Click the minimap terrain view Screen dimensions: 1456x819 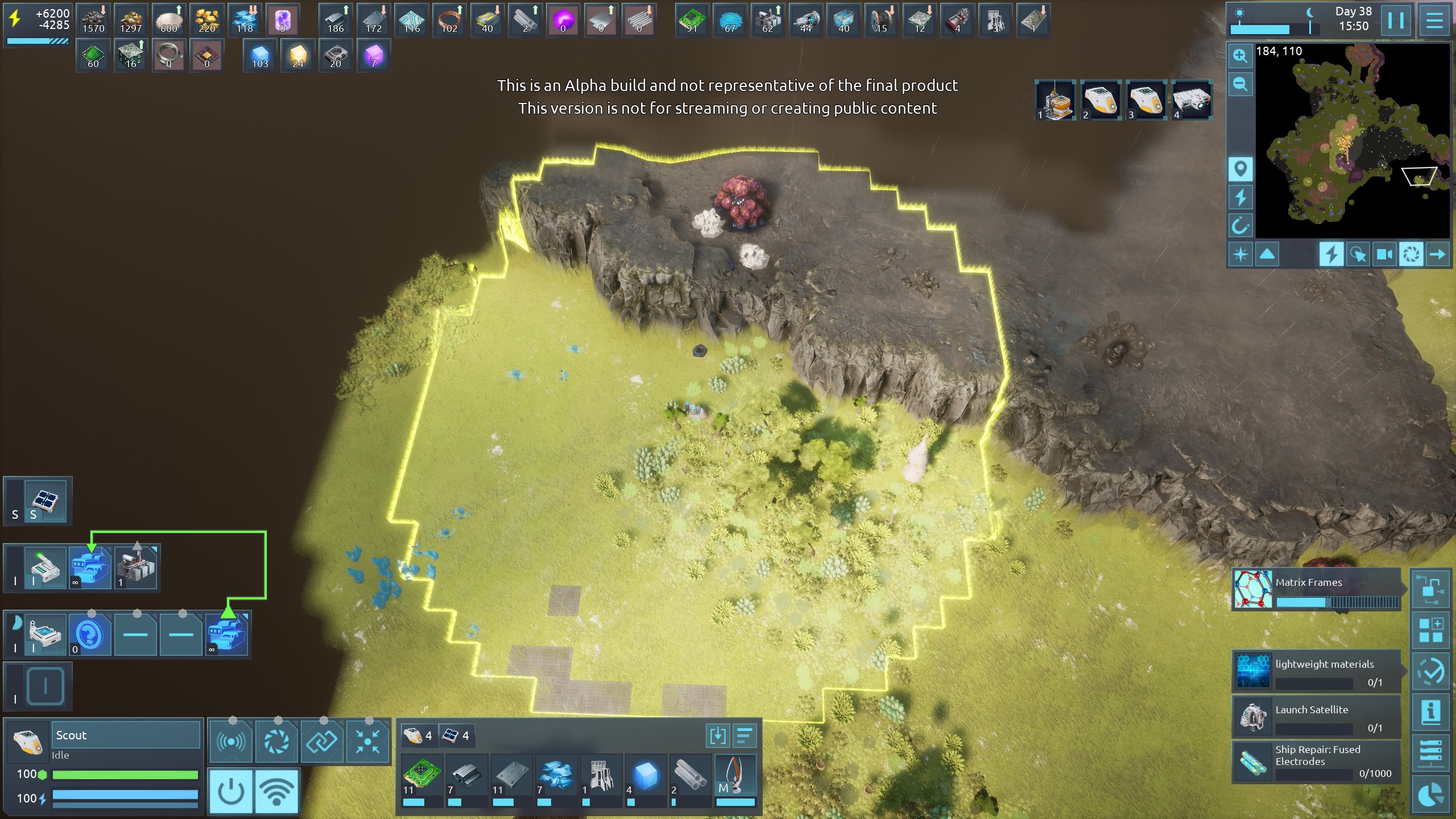[1352, 142]
